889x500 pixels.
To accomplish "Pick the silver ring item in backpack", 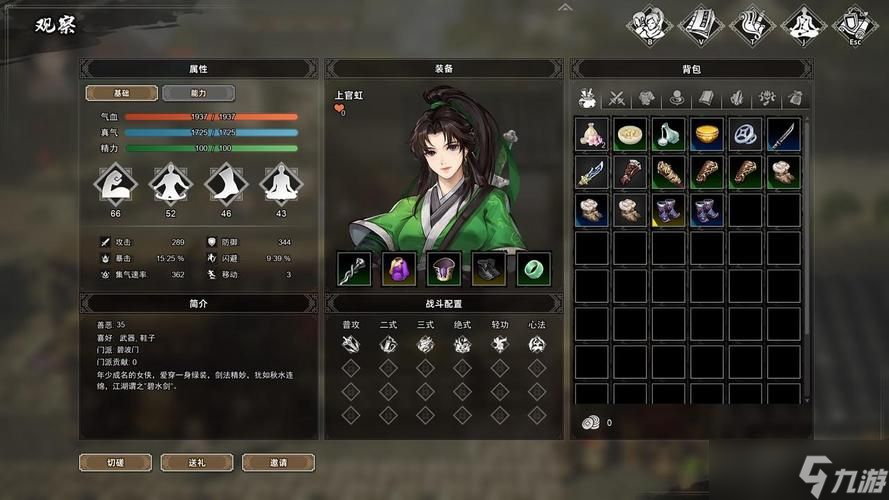I will tap(745, 134).
